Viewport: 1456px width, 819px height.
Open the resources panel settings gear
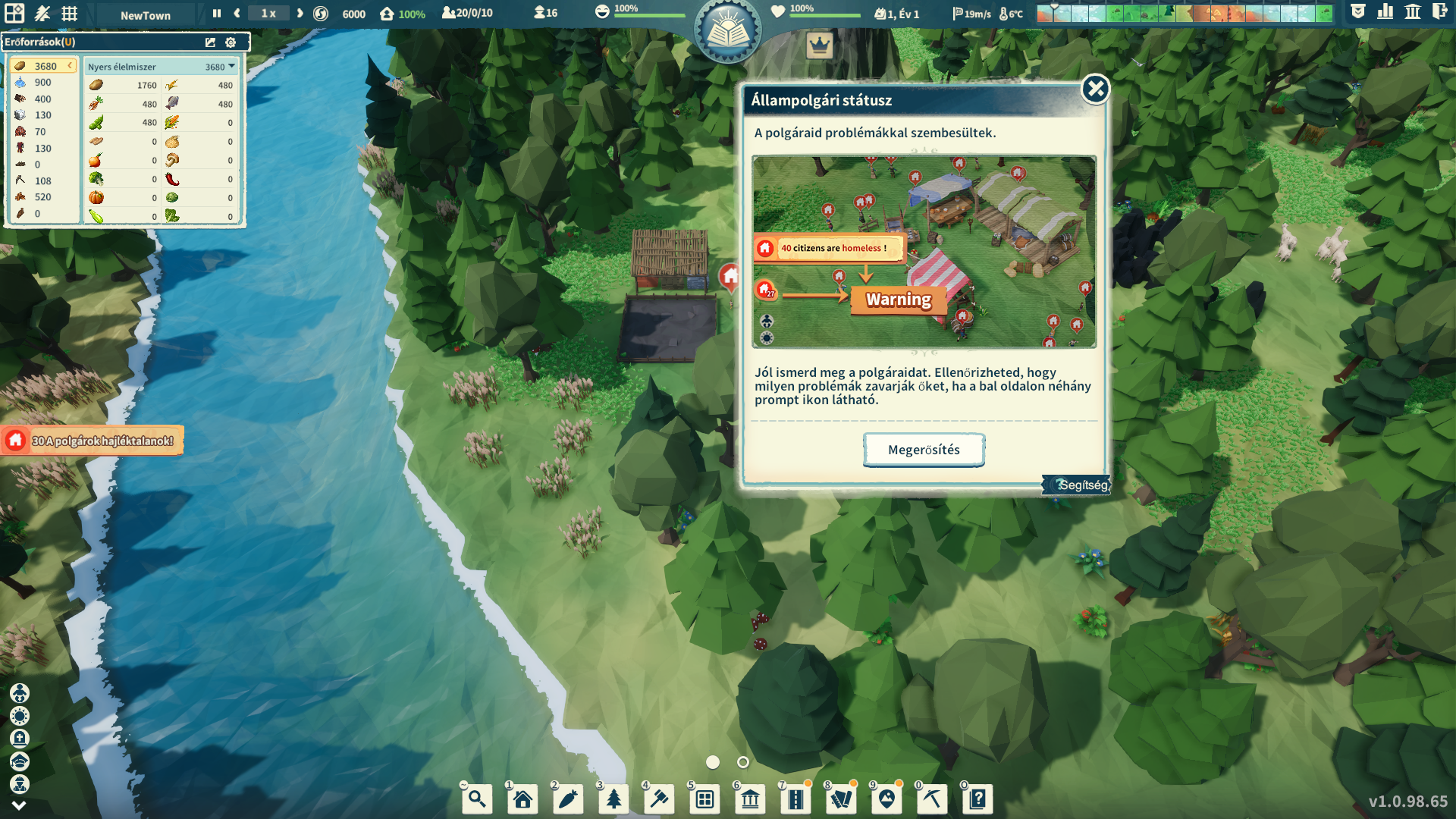pos(231,42)
